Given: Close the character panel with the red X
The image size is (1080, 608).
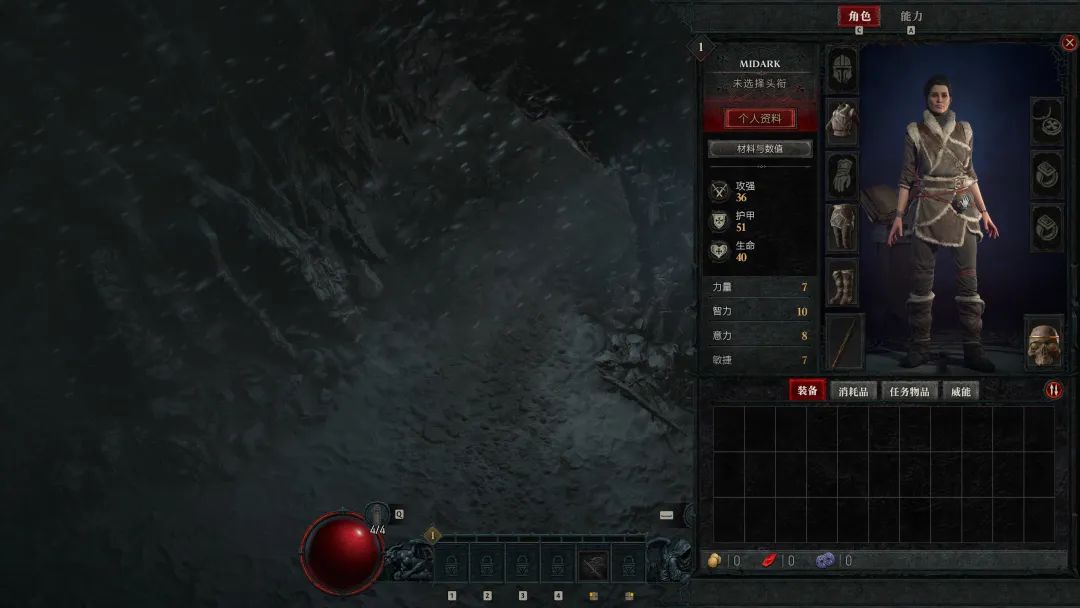Looking at the screenshot, I should pyautogui.click(x=1068, y=43).
